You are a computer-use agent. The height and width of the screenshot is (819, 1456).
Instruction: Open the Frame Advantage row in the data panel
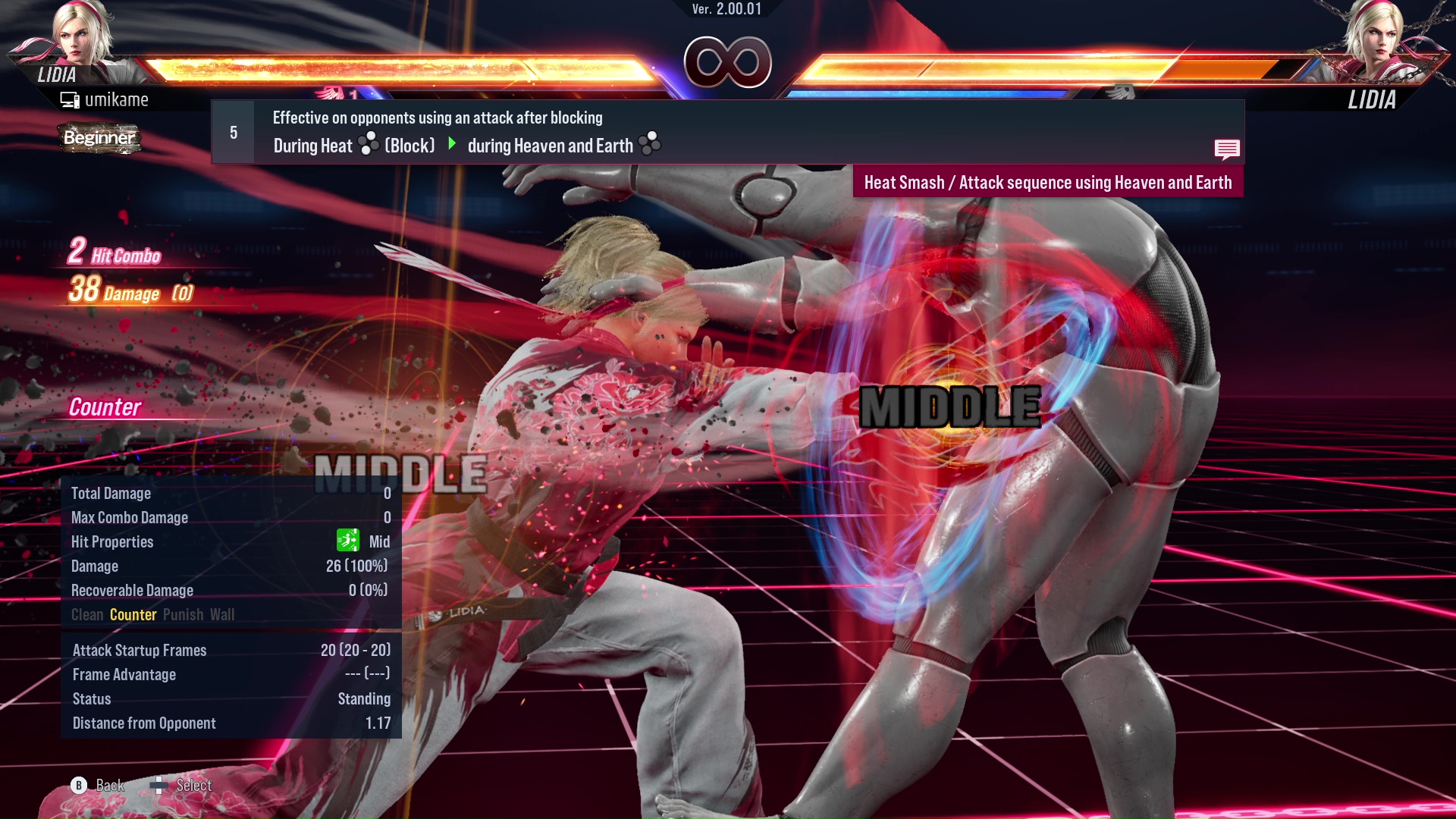tap(124, 674)
